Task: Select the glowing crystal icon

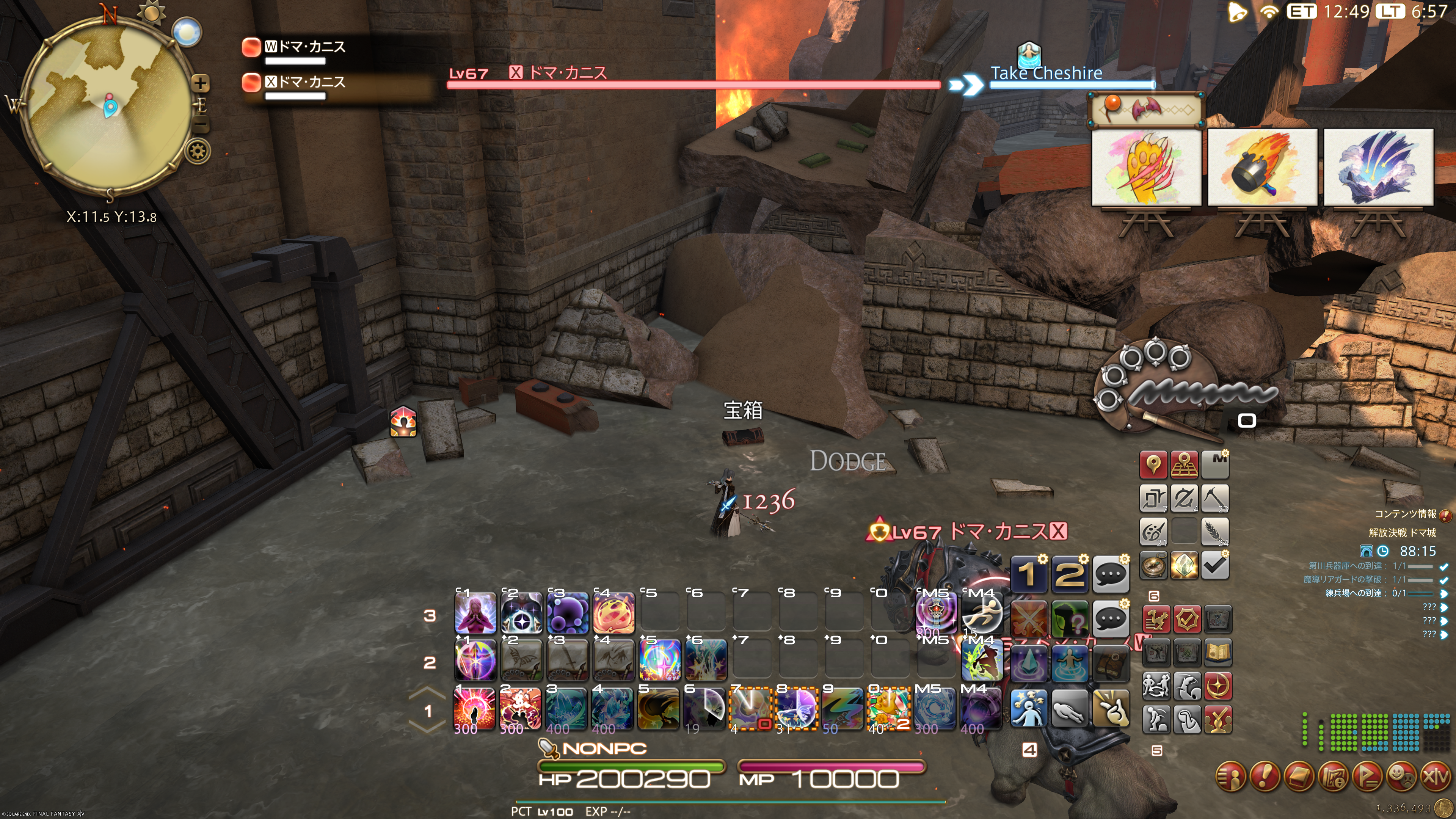Action: (x=1184, y=565)
